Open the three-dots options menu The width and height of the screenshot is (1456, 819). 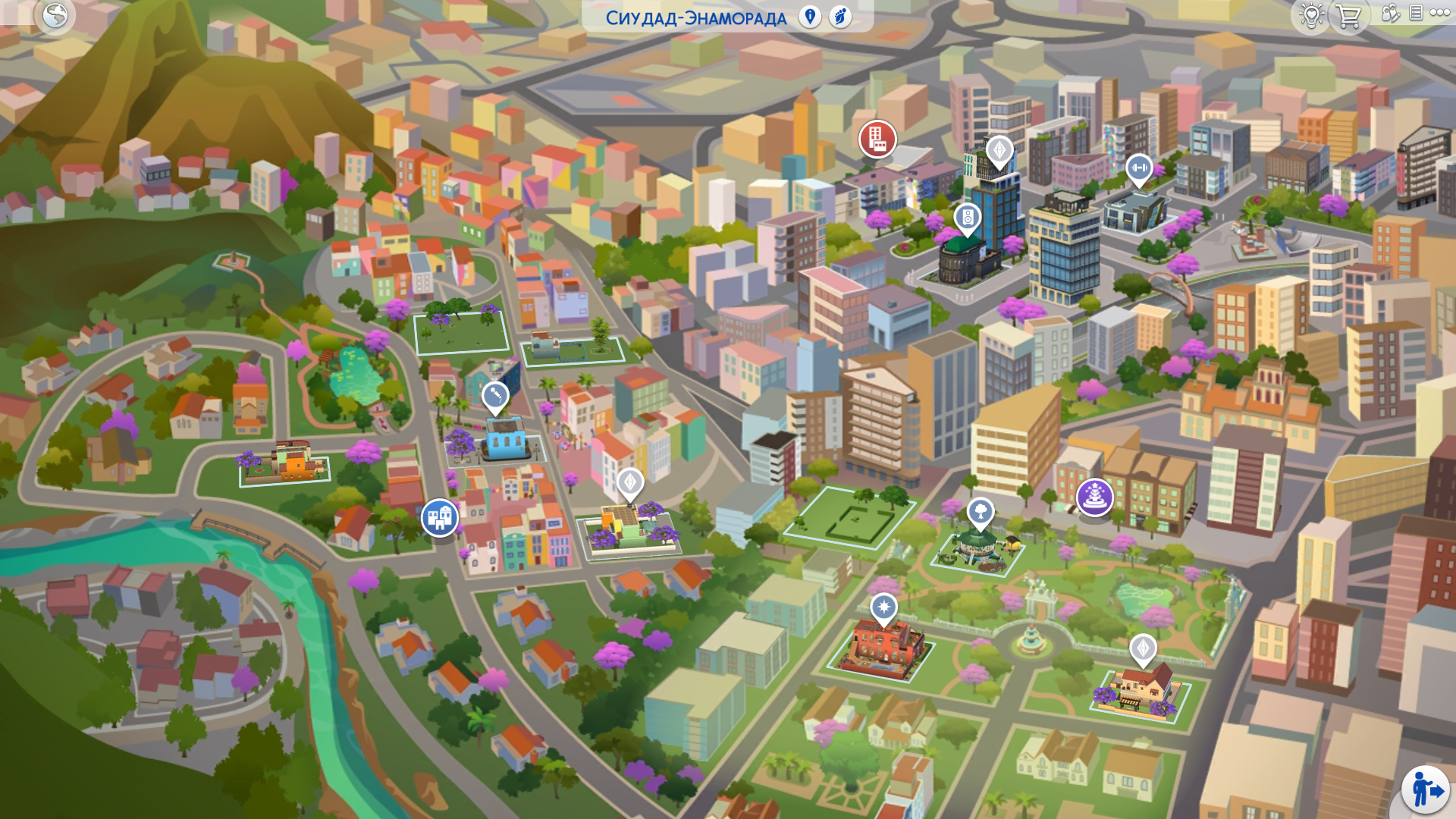1440,13
